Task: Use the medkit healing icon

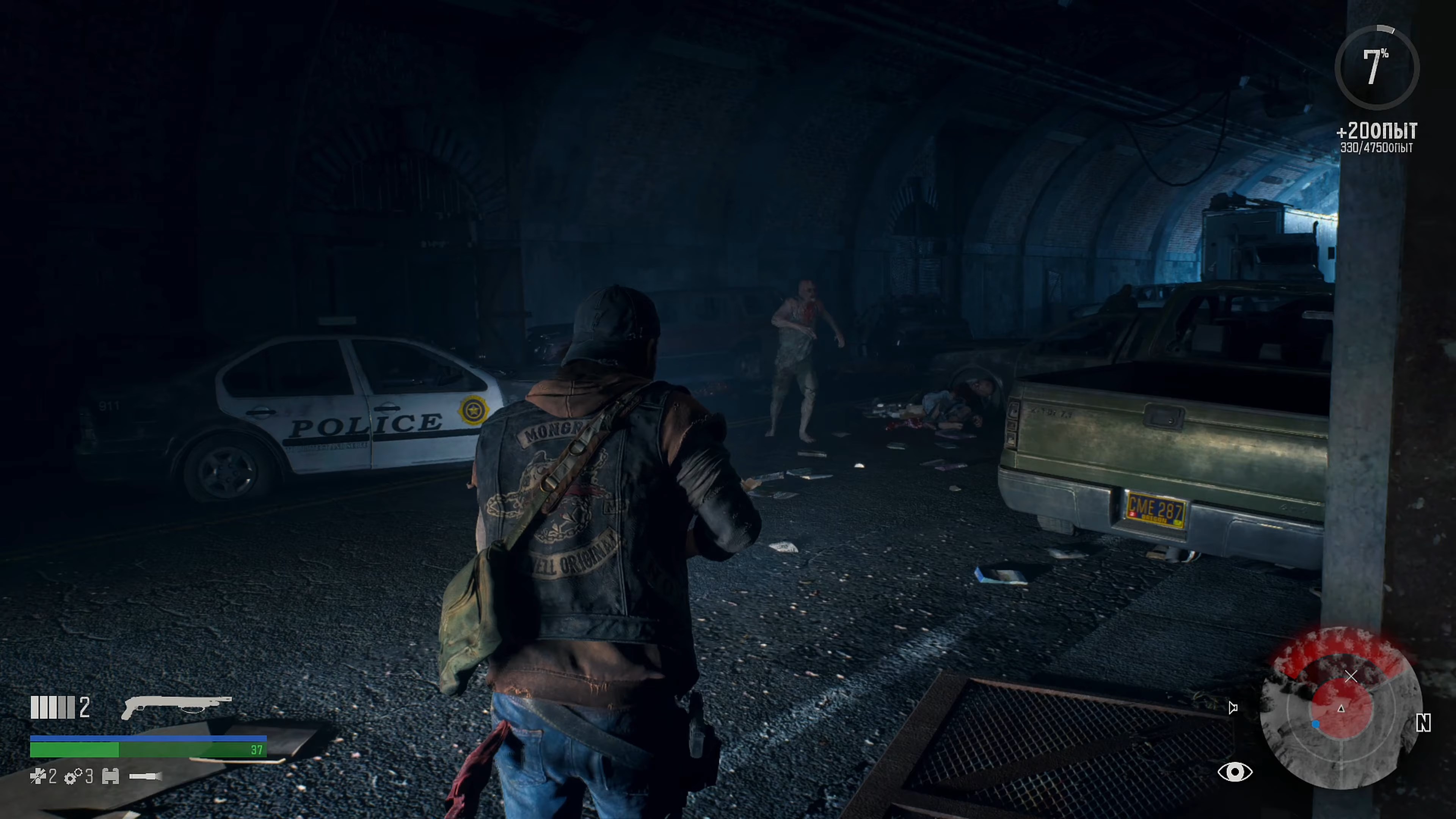Action: tap(37, 777)
